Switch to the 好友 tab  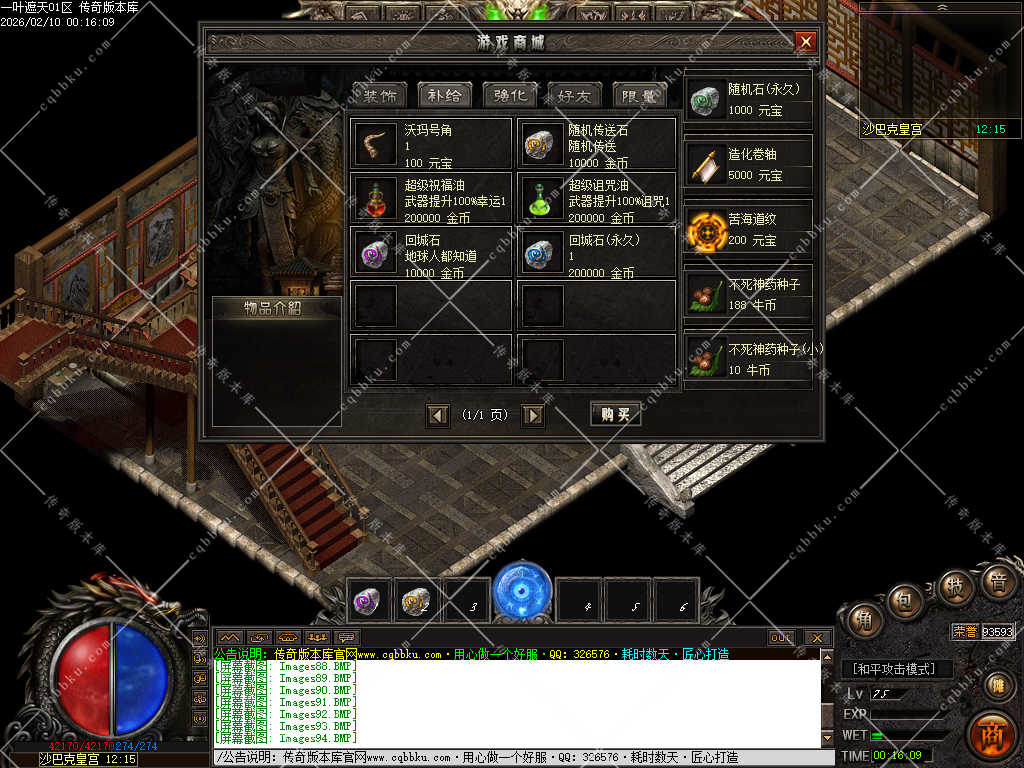point(574,95)
